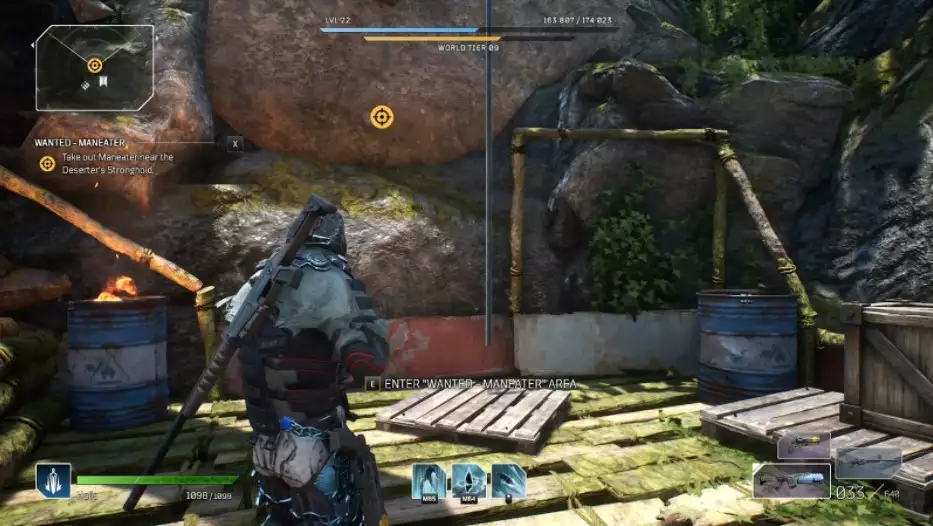The height and width of the screenshot is (526, 933).
Task: Switch to the long rifle weapon slot
Action: (868, 461)
